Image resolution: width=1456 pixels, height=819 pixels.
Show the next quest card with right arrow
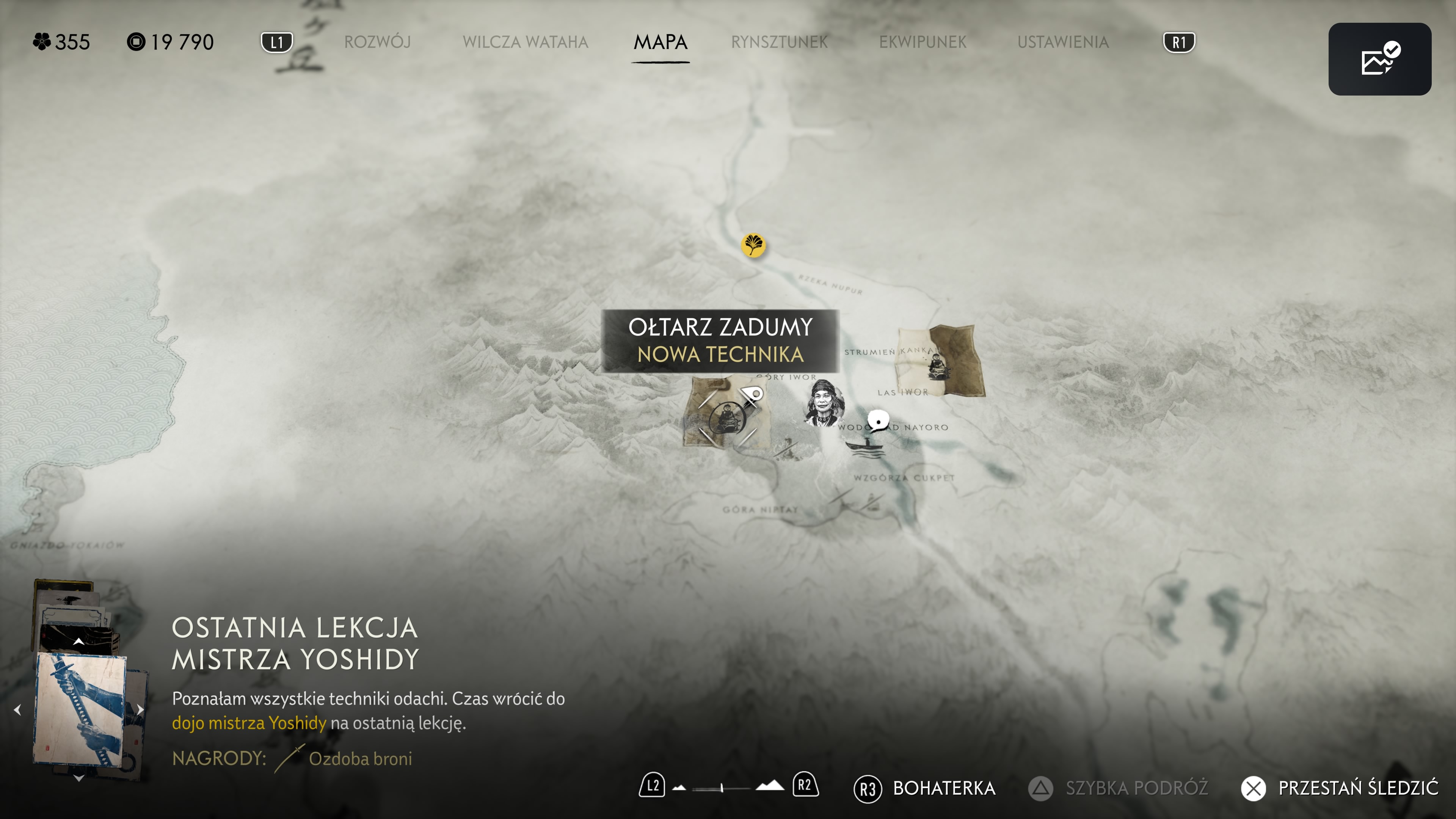[x=140, y=709]
